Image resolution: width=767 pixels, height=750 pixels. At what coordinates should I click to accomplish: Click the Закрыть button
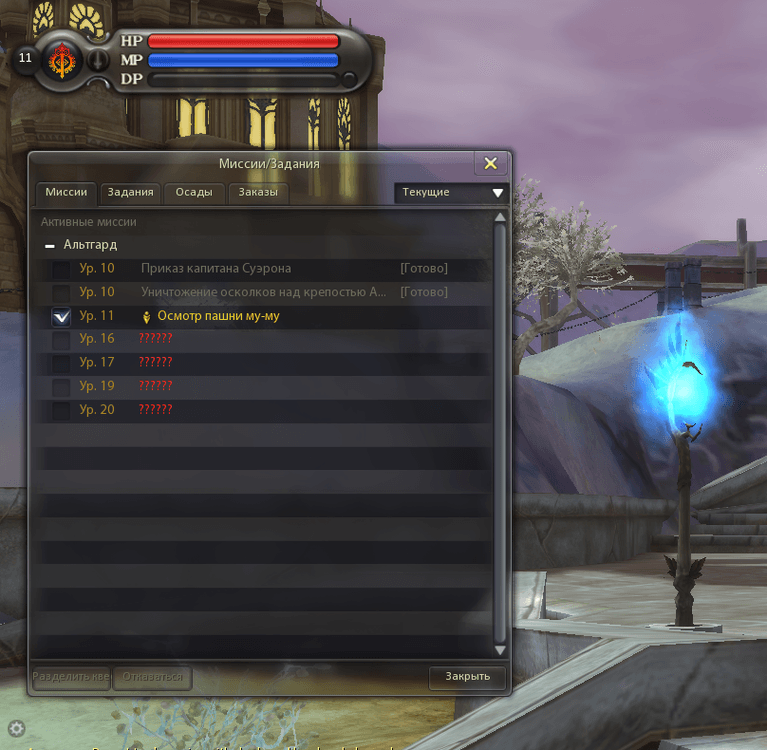pos(468,677)
